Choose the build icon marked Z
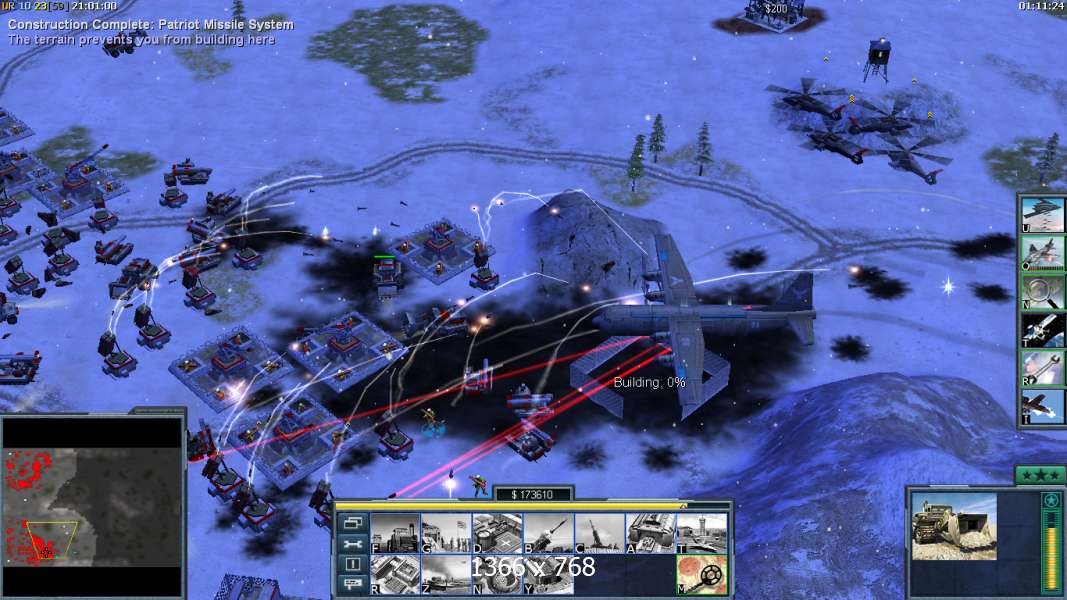 pos(446,574)
